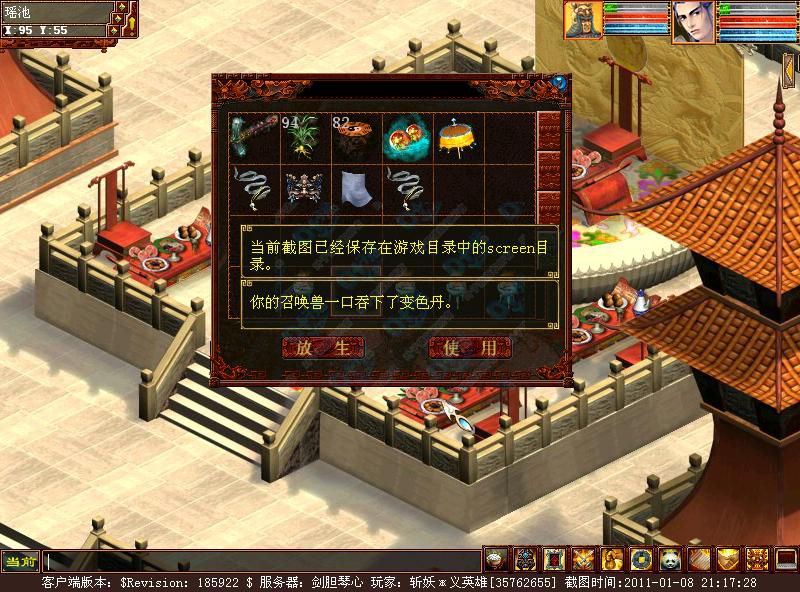The image size is (800, 592).
Task: Select the yellow parasol item
Action: [x=458, y=137]
